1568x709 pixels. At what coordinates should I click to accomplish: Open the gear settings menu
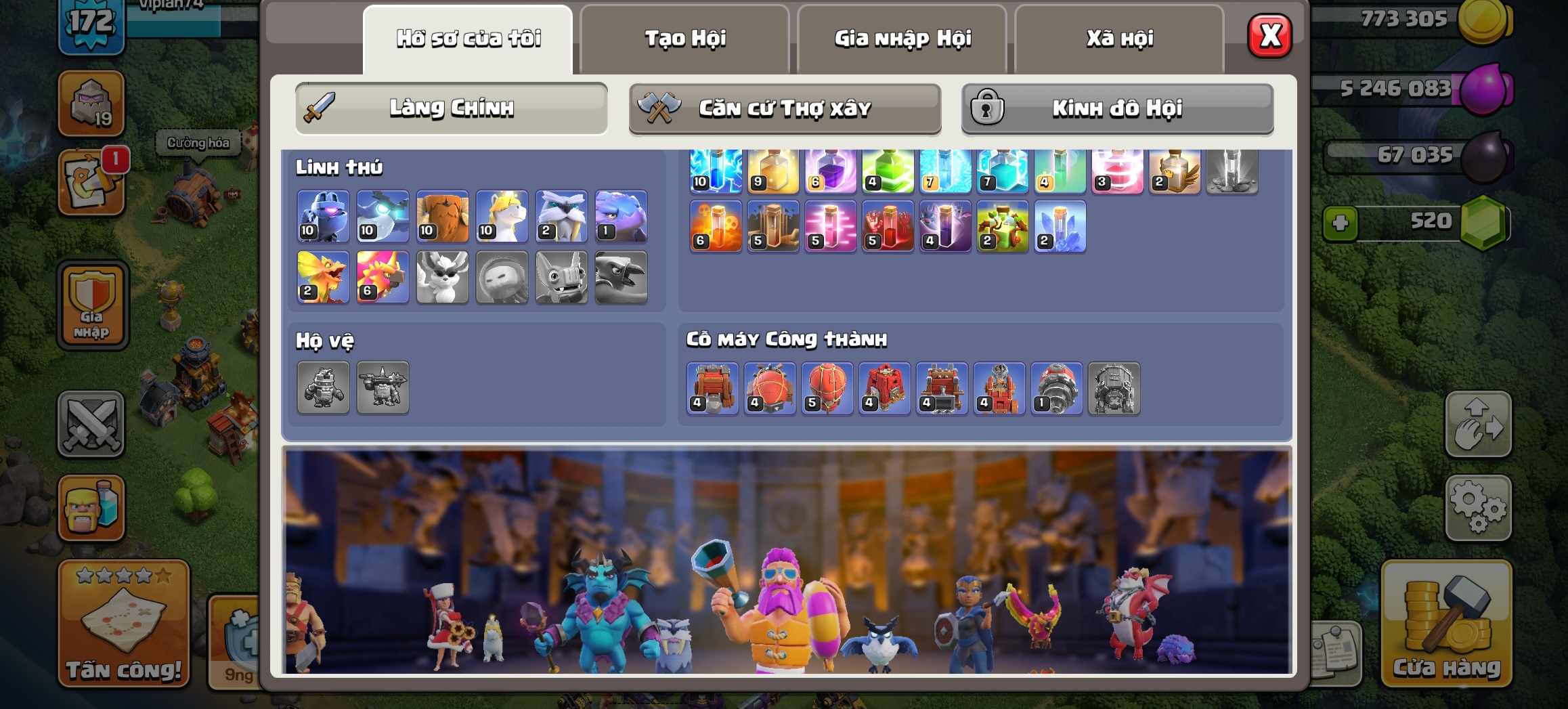(1478, 508)
